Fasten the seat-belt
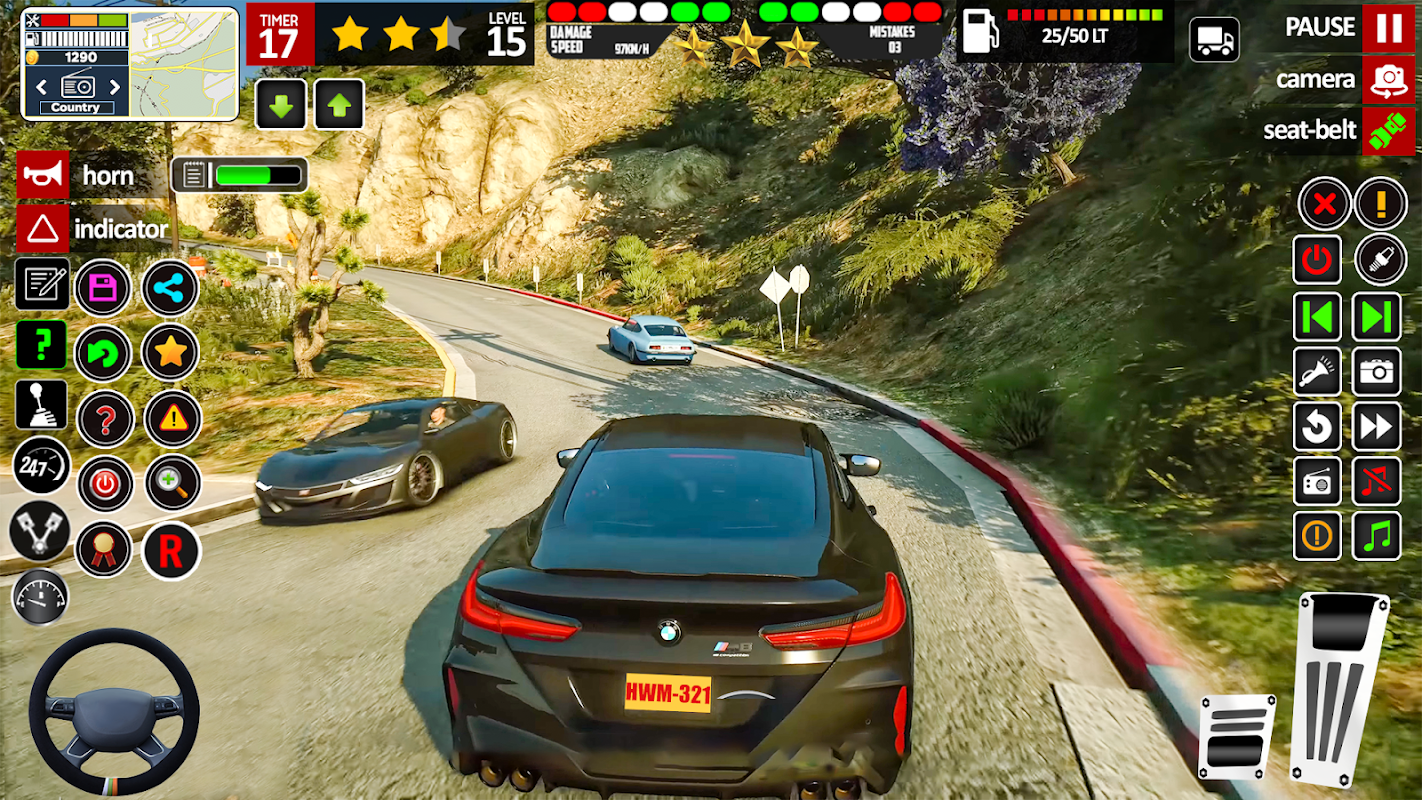 [x=1388, y=131]
